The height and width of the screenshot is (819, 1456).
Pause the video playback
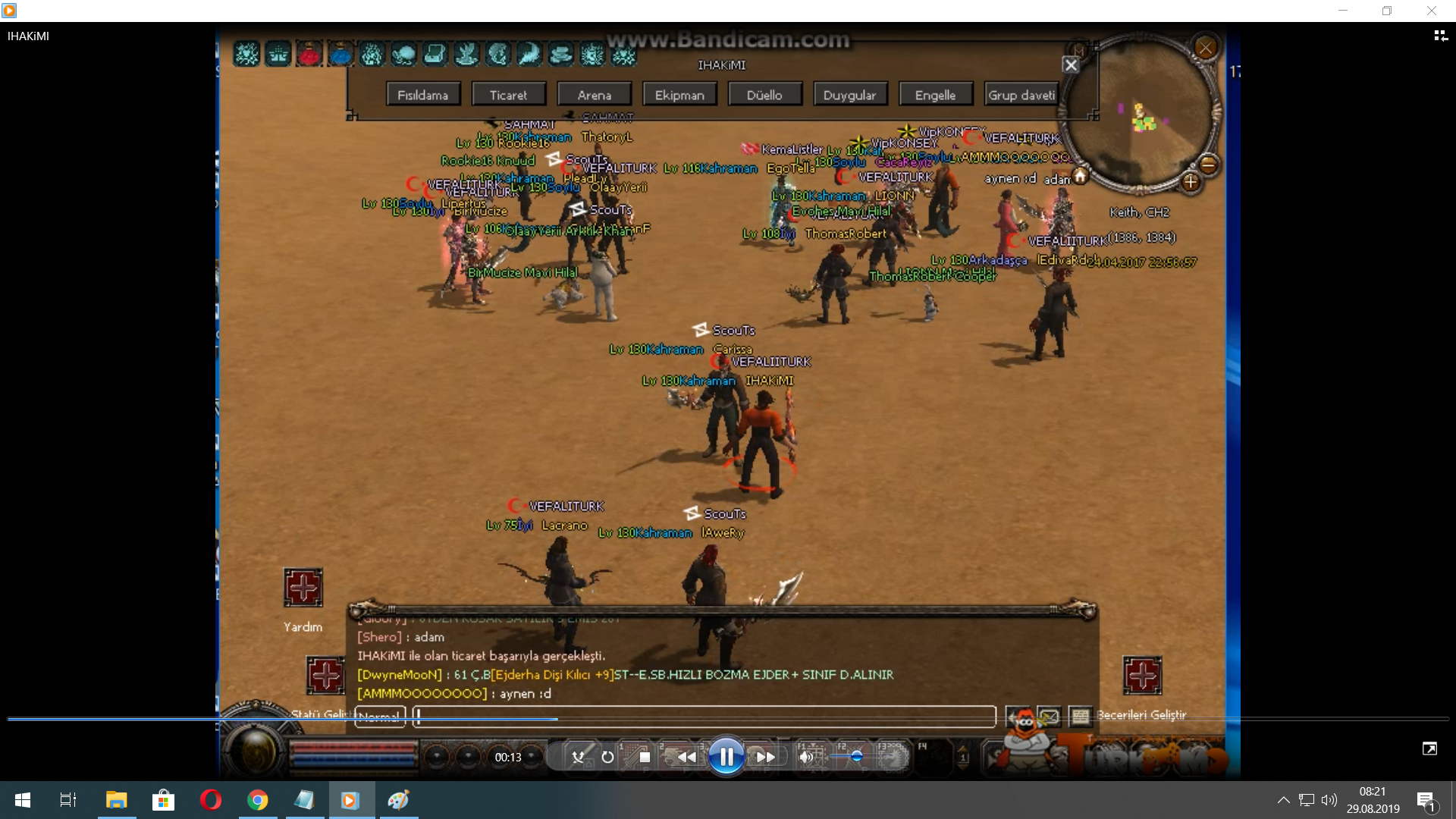click(x=726, y=756)
